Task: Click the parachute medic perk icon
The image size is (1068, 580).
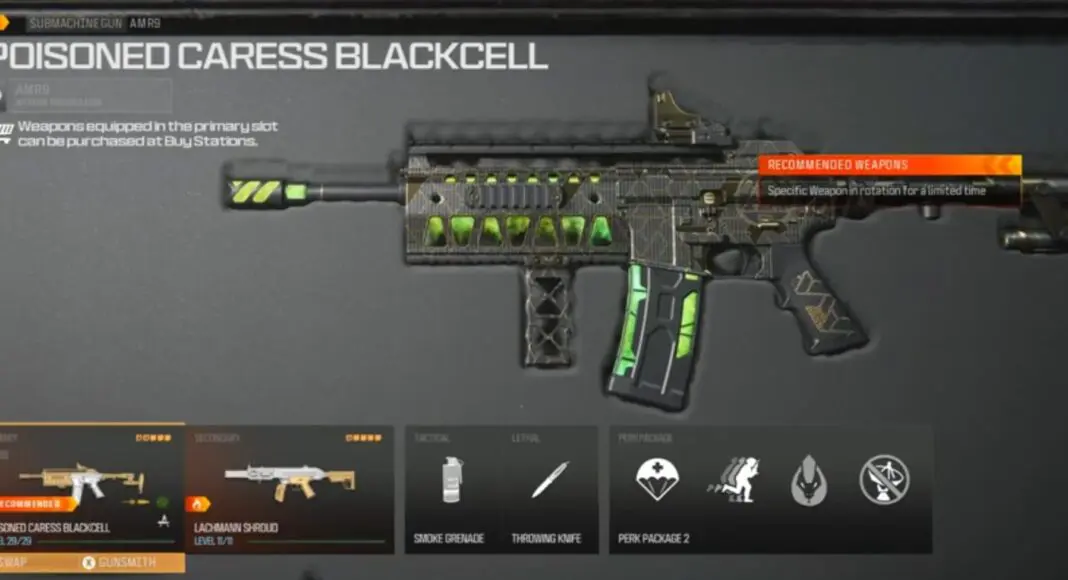Action: [658, 479]
